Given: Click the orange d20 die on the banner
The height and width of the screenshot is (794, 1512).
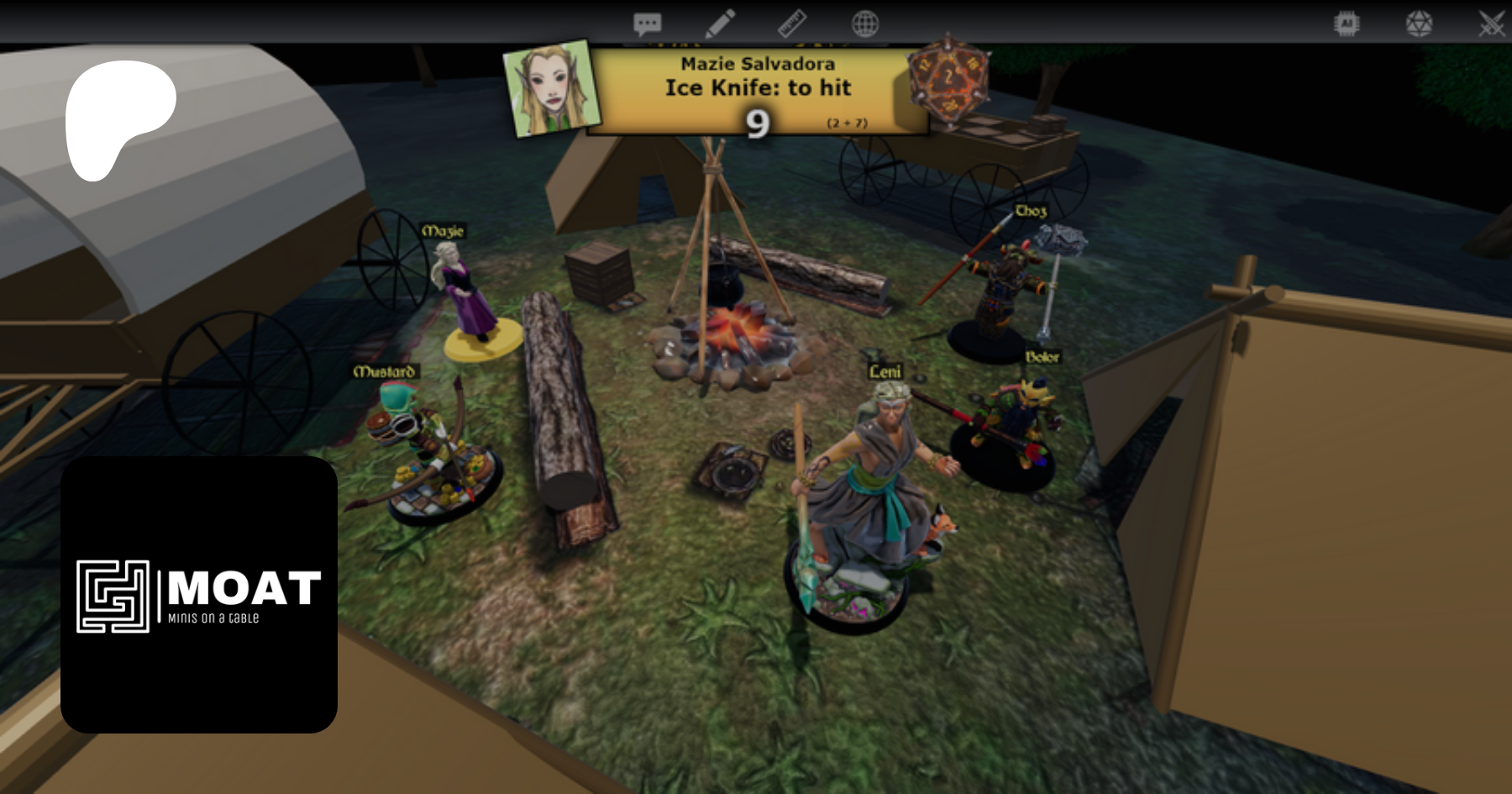Looking at the screenshot, I should tap(948, 81).
